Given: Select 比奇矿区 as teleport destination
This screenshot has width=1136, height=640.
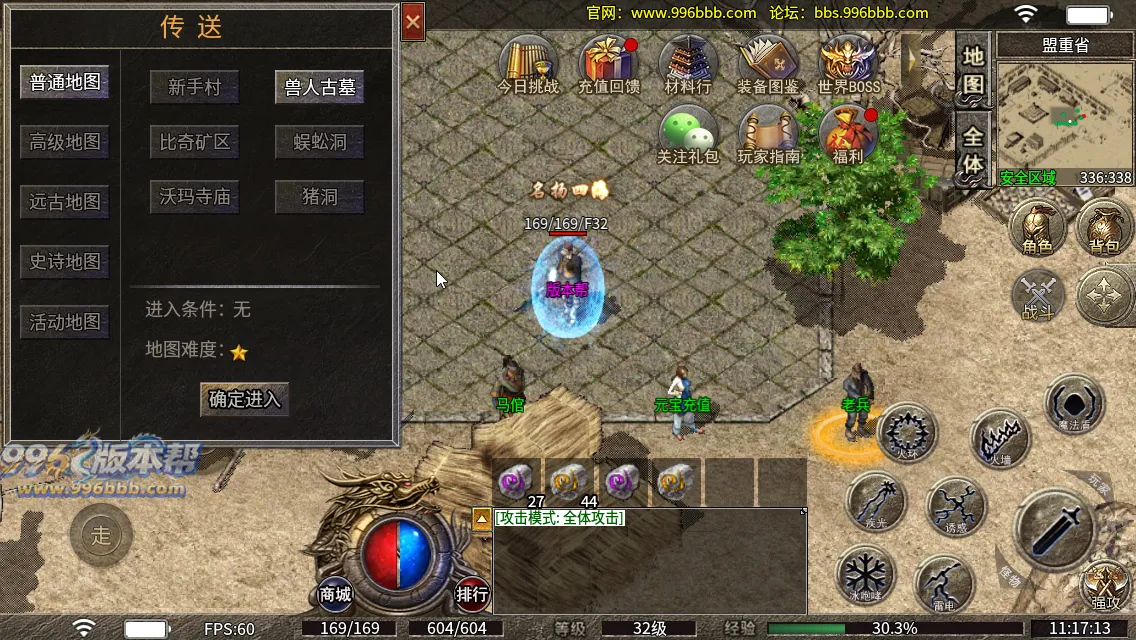Looking at the screenshot, I should pyautogui.click(x=194, y=142).
